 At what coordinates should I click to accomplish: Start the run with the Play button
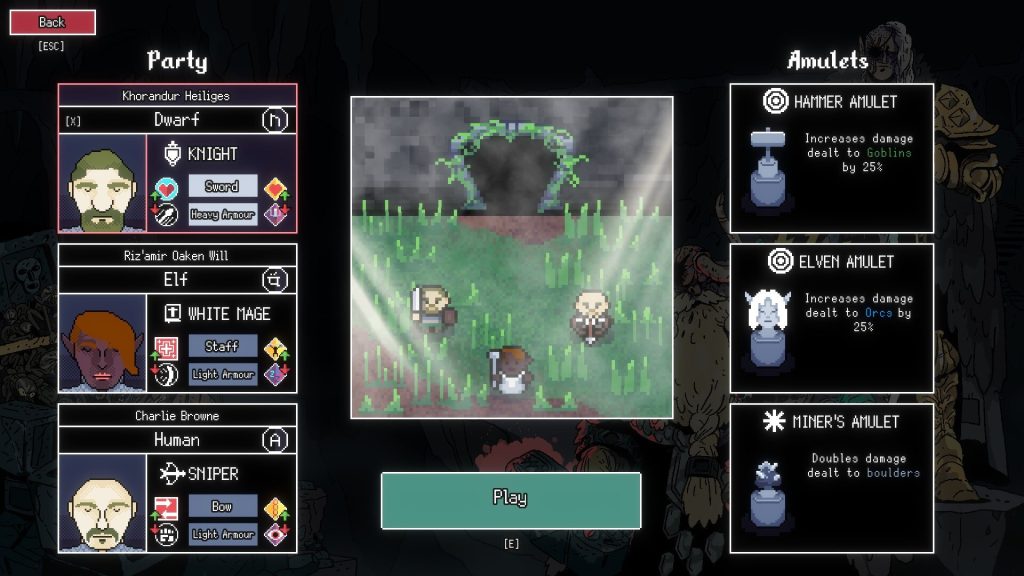[x=510, y=499]
